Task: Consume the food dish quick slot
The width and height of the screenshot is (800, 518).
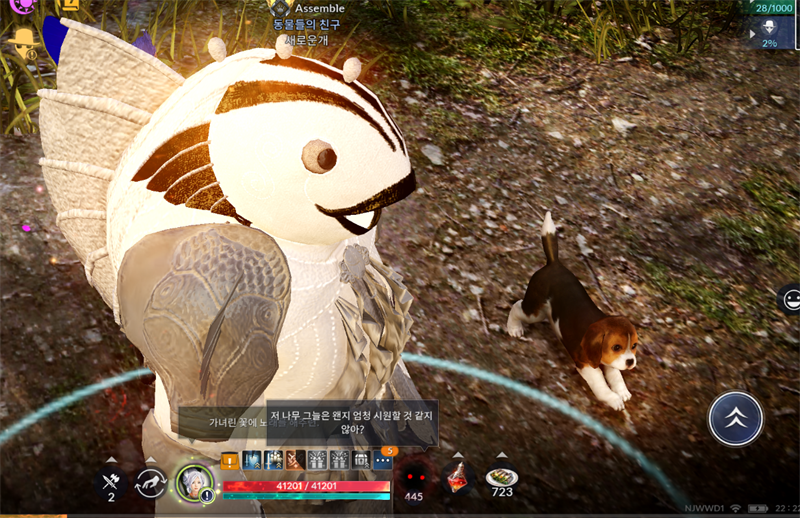Action: pos(501,477)
